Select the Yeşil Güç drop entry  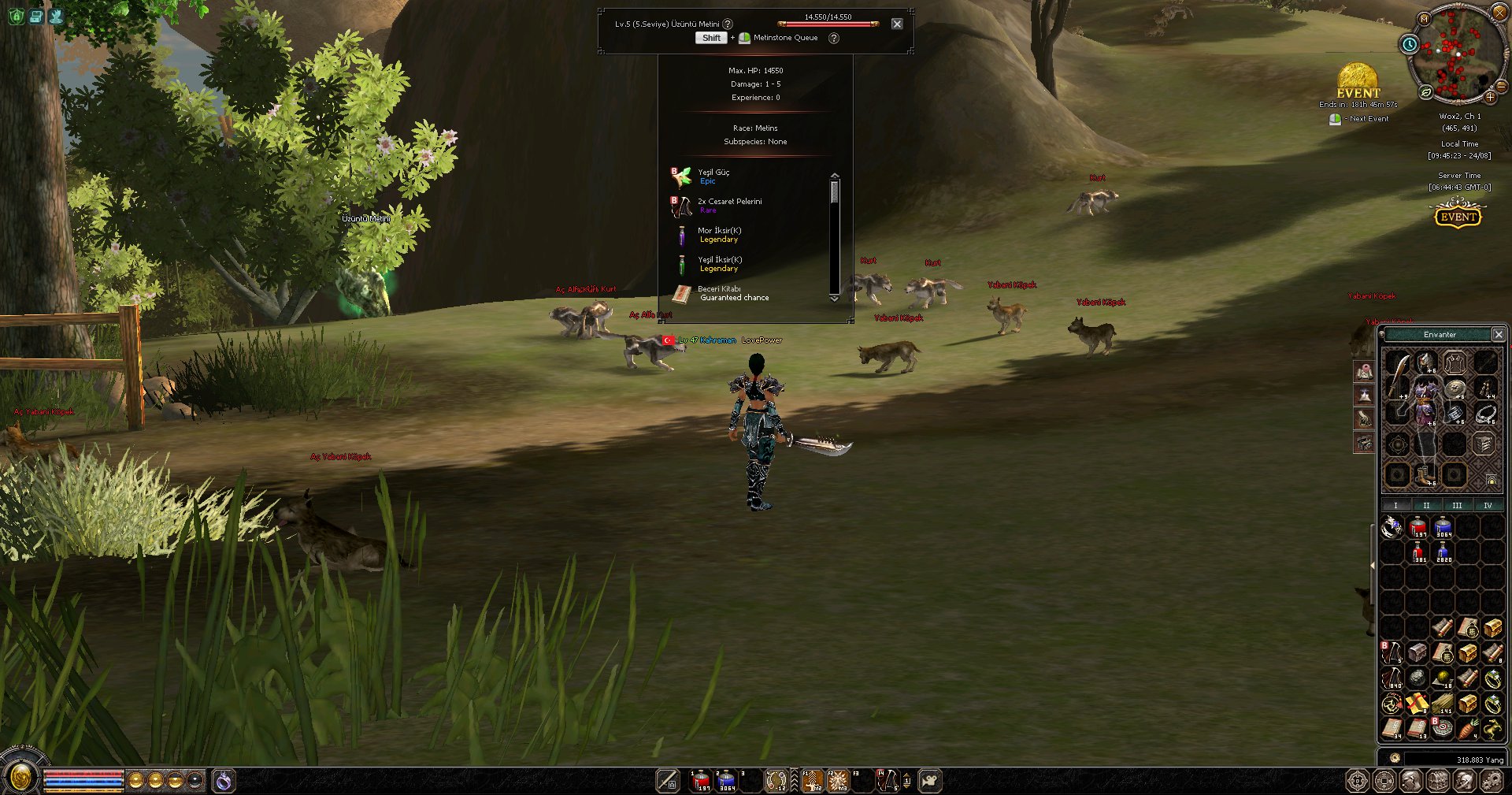coord(713,176)
